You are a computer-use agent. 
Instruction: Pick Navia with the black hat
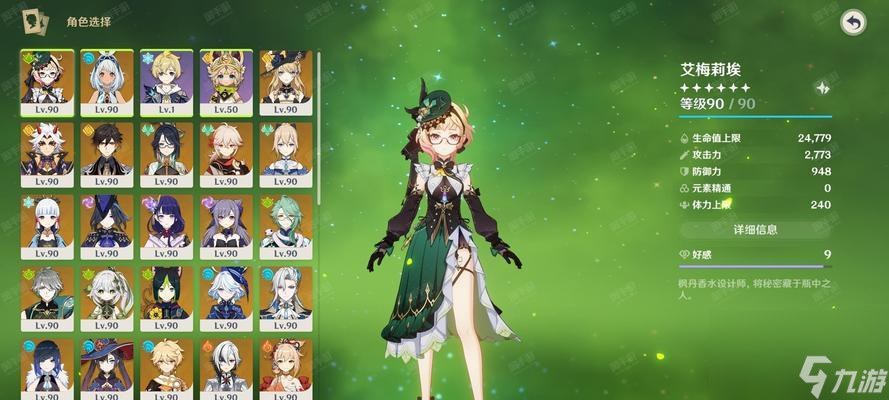pos(285,82)
